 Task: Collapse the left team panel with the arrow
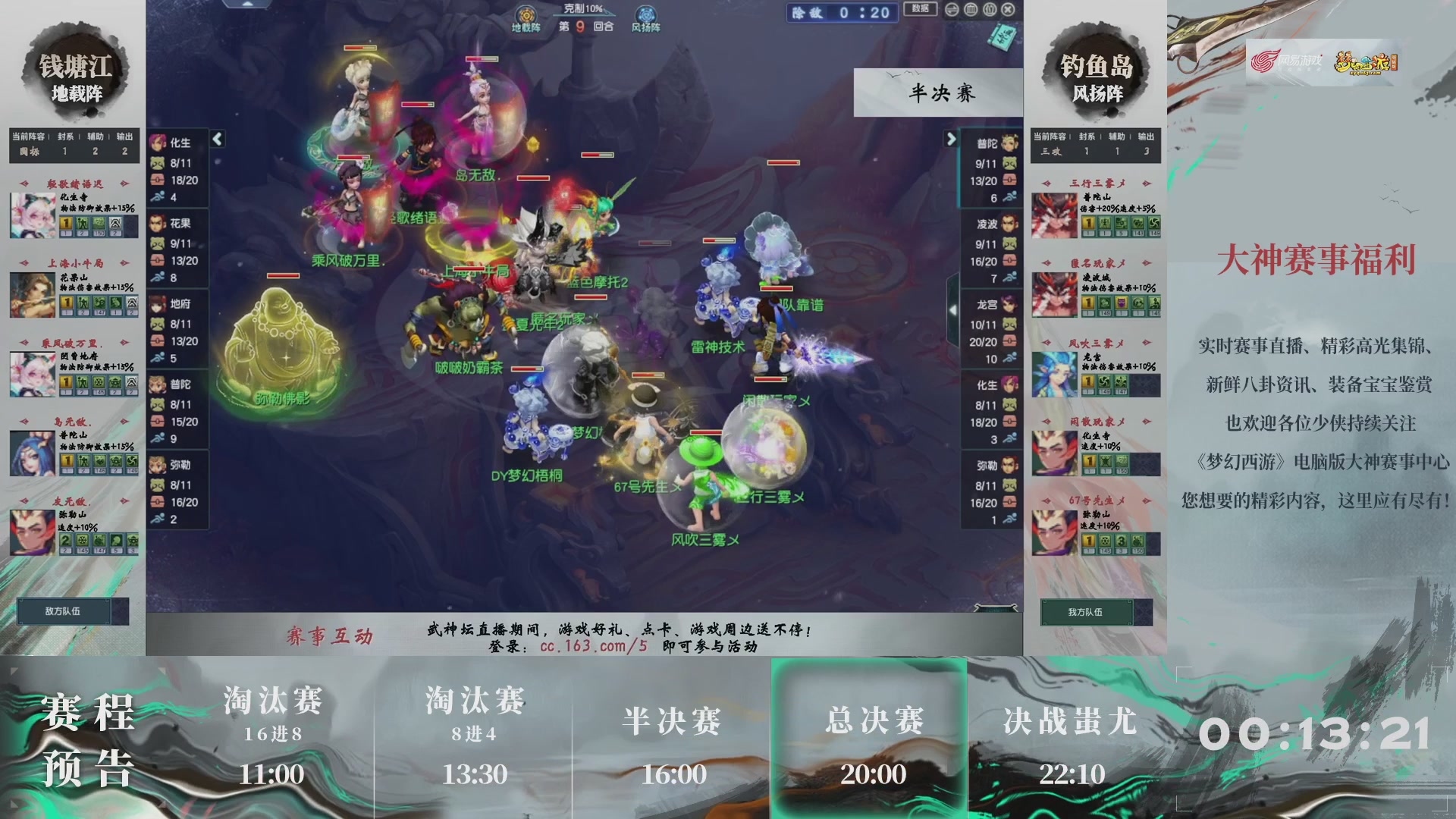pos(216,139)
